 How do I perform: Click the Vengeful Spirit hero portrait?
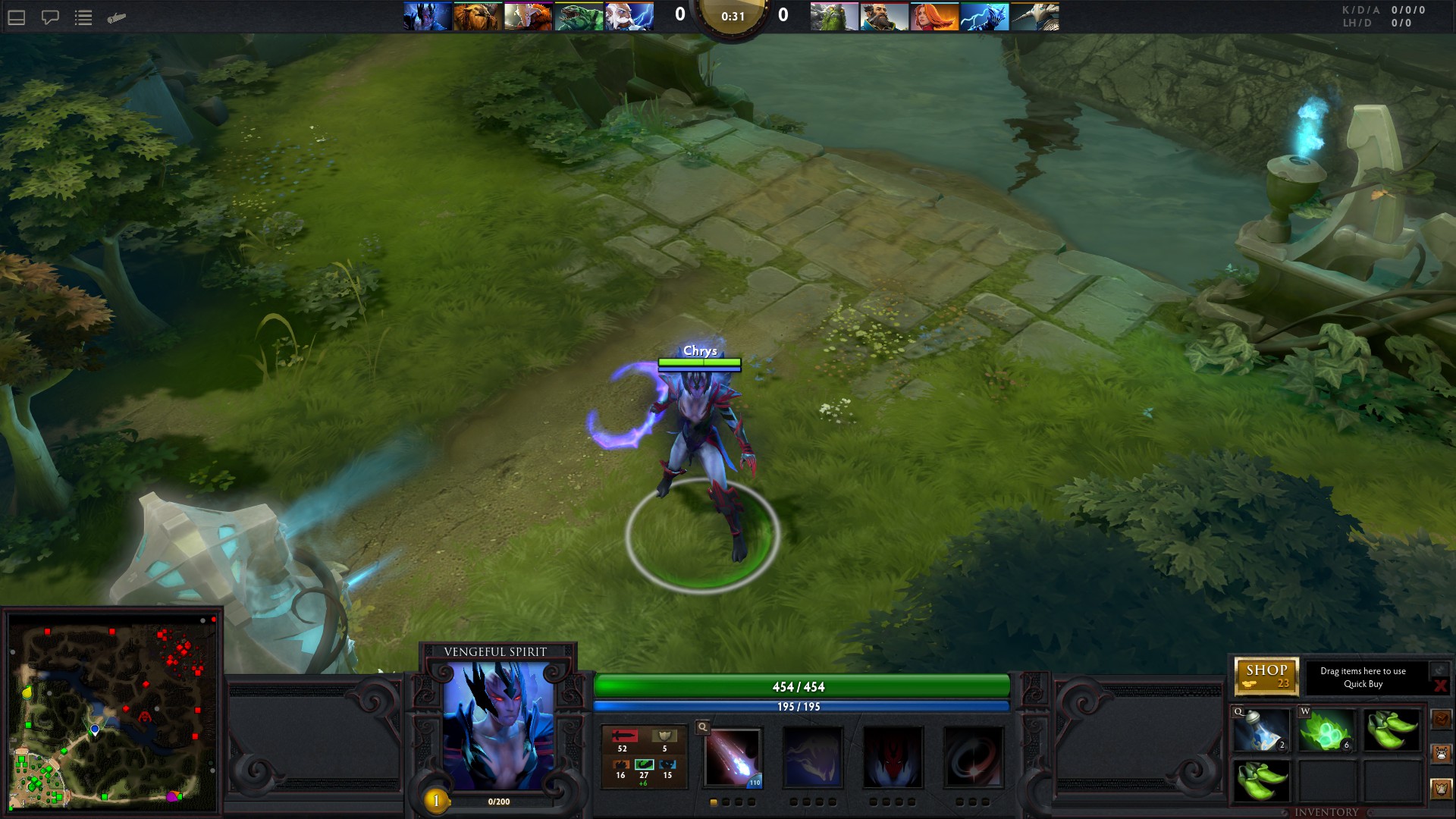click(x=497, y=725)
